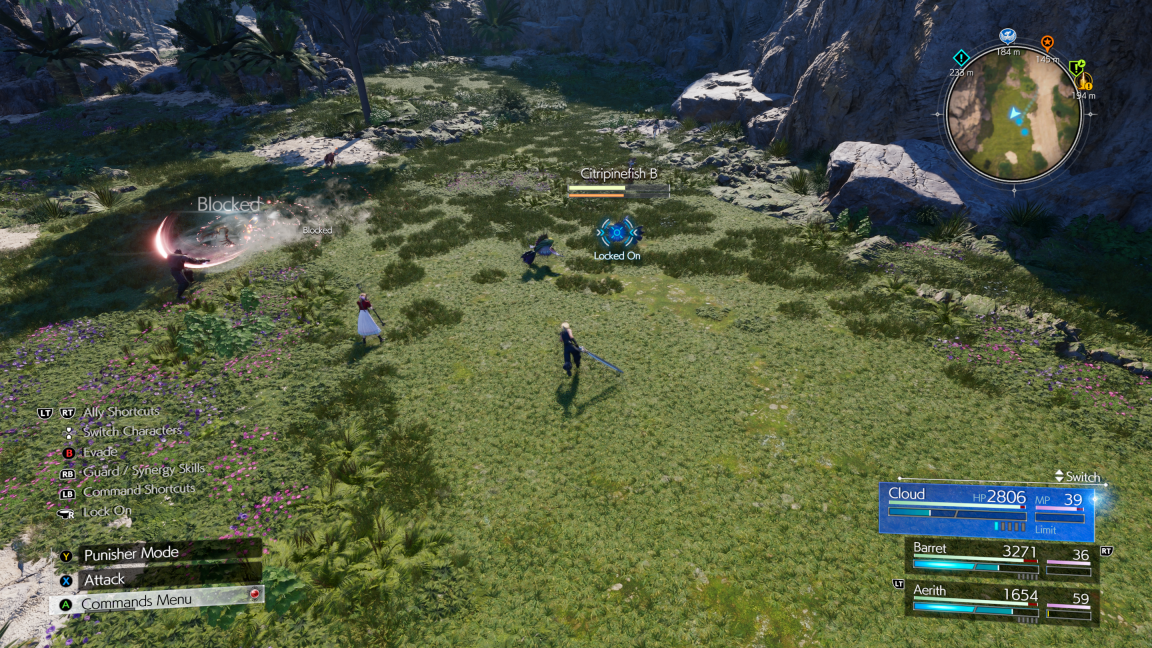Click the Switch Characters entry
This screenshot has width=1152, height=648.
point(132,431)
